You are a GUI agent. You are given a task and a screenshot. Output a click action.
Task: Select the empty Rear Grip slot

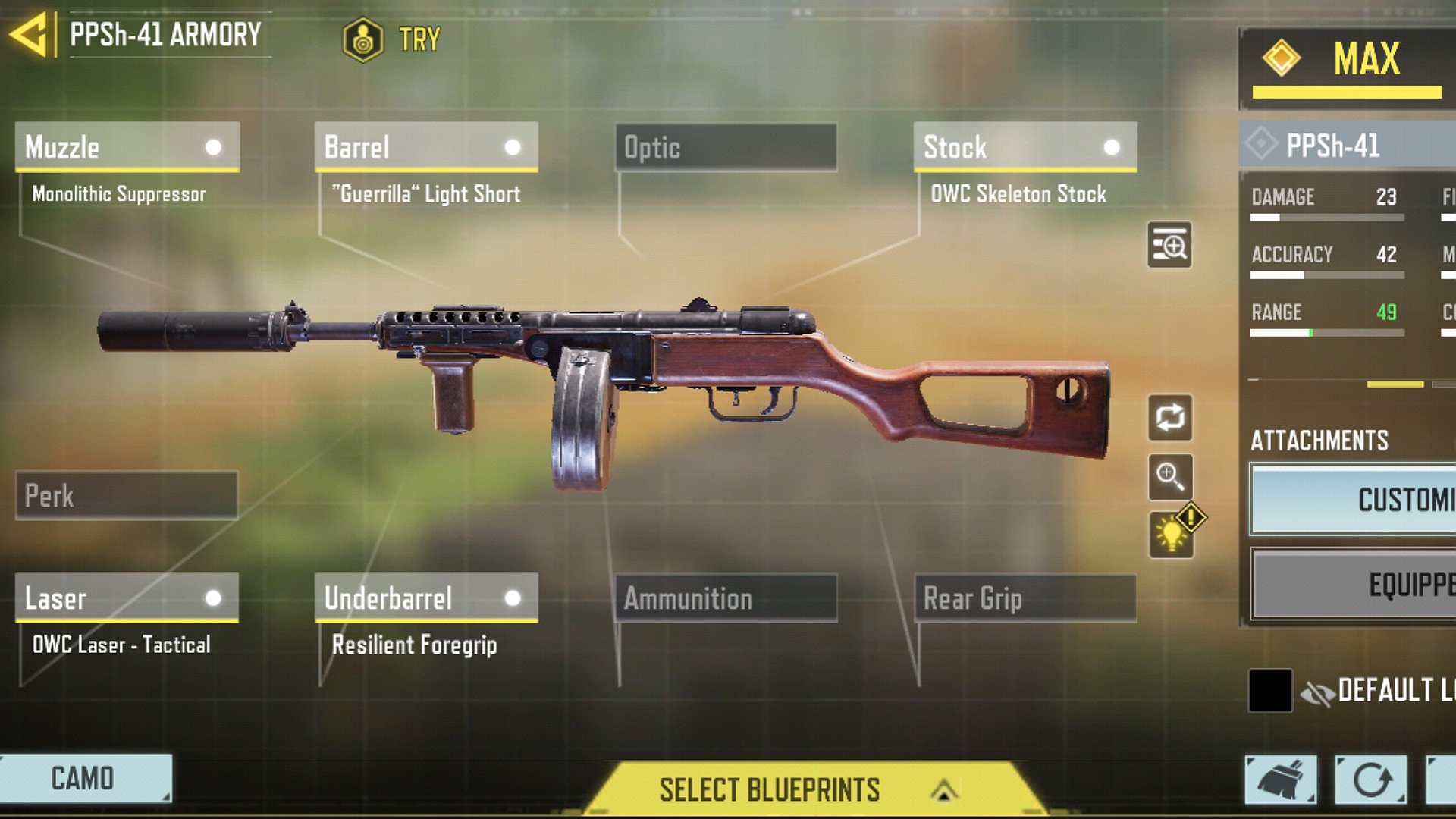pyautogui.click(x=1025, y=598)
